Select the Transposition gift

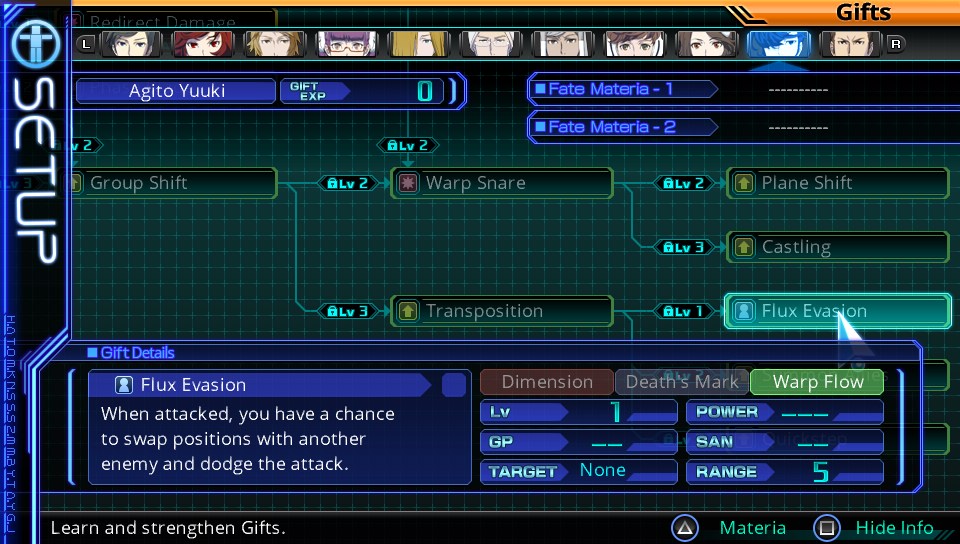click(x=501, y=311)
